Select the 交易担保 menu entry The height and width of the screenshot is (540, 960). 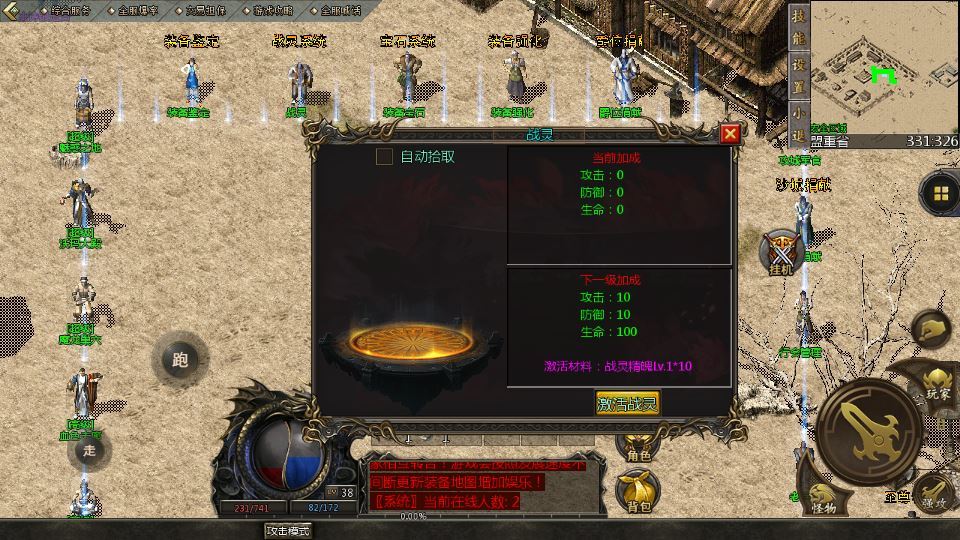coord(205,10)
